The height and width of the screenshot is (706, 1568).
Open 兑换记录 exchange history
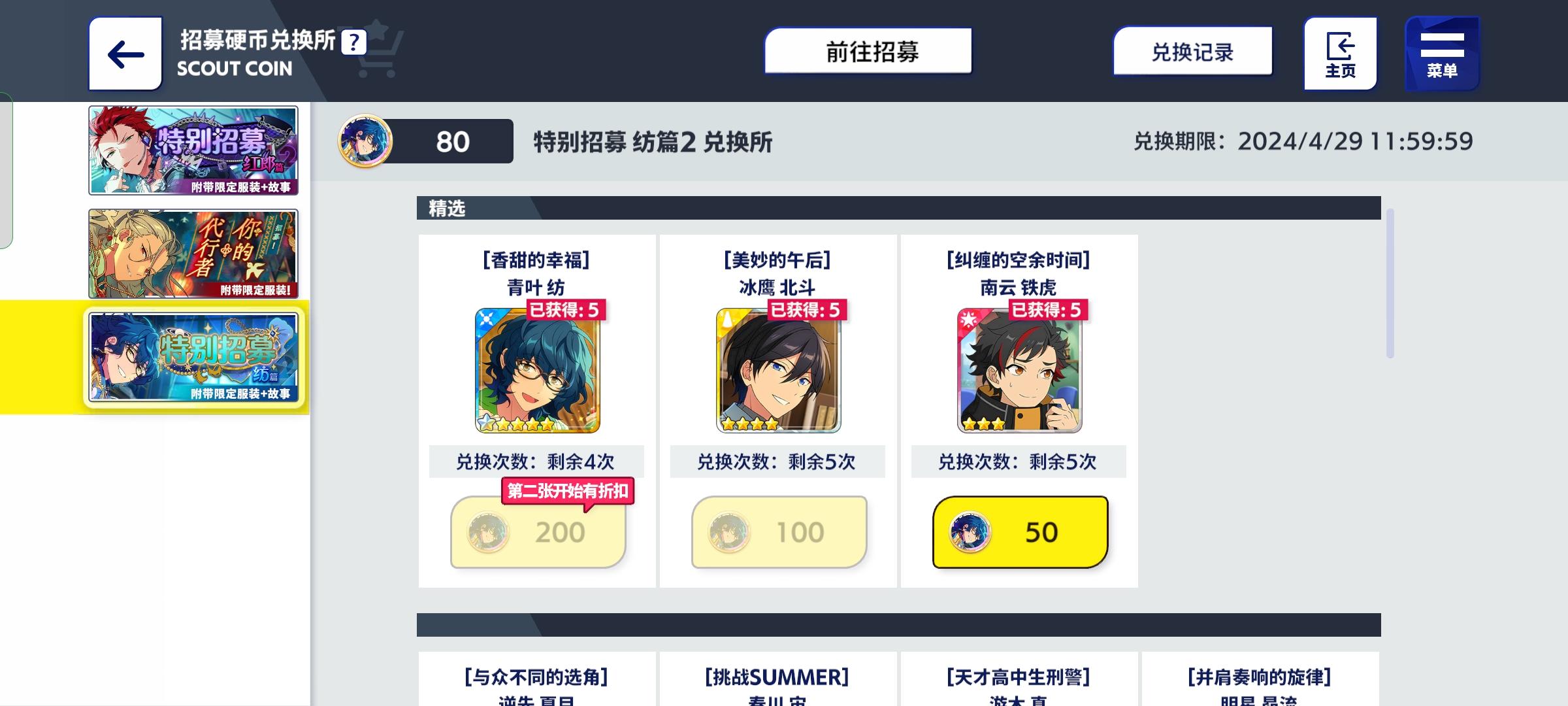pyautogui.click(x=1192, y=52)
